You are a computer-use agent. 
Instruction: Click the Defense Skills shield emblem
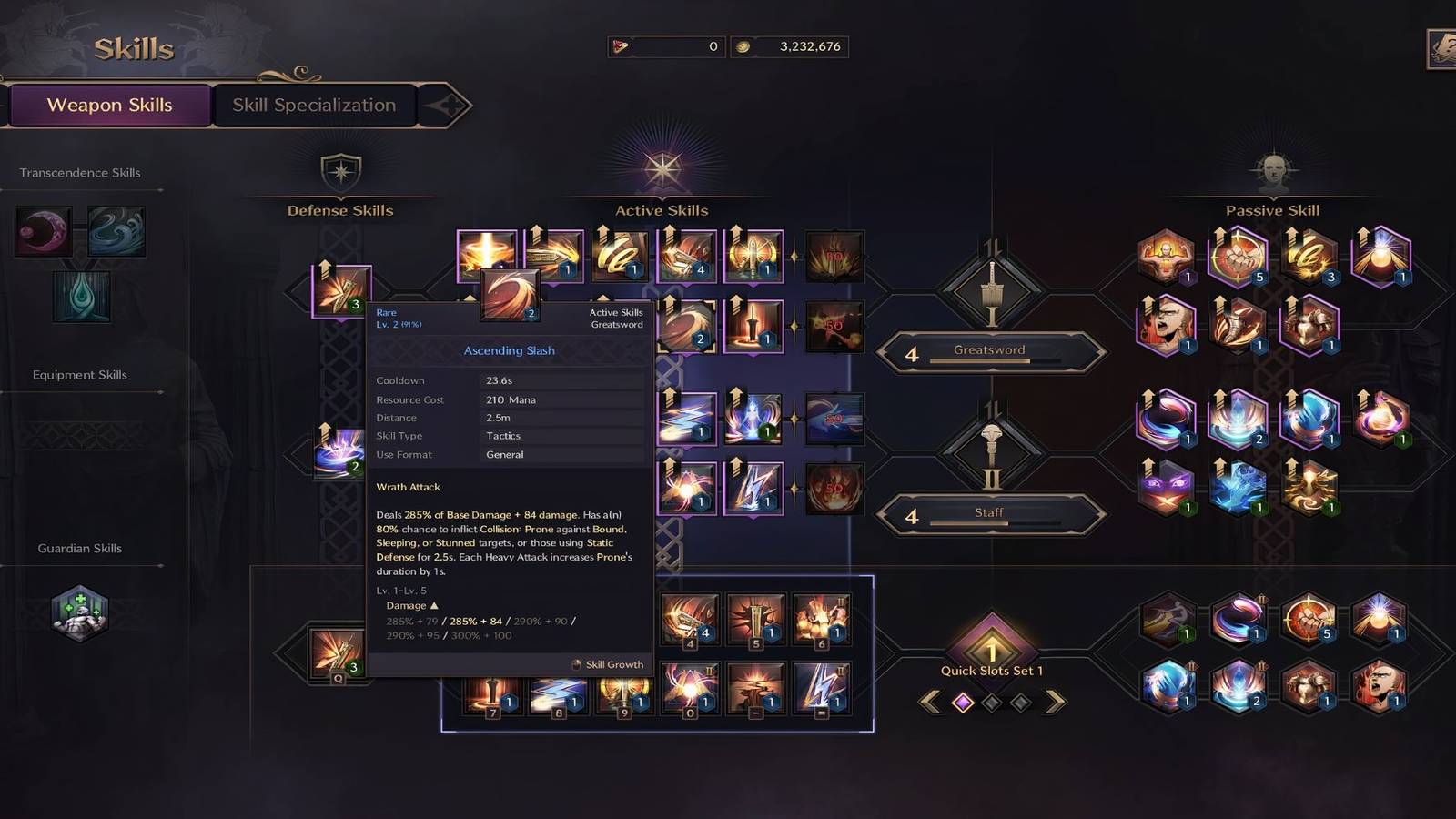click(339, 171)
